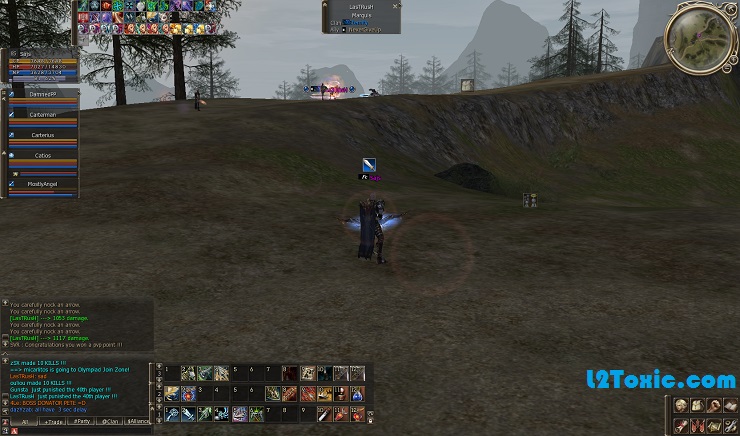Select party member DamnedPP
The image size is (740, 436).
pyautogui.click(x=42, y=93)
